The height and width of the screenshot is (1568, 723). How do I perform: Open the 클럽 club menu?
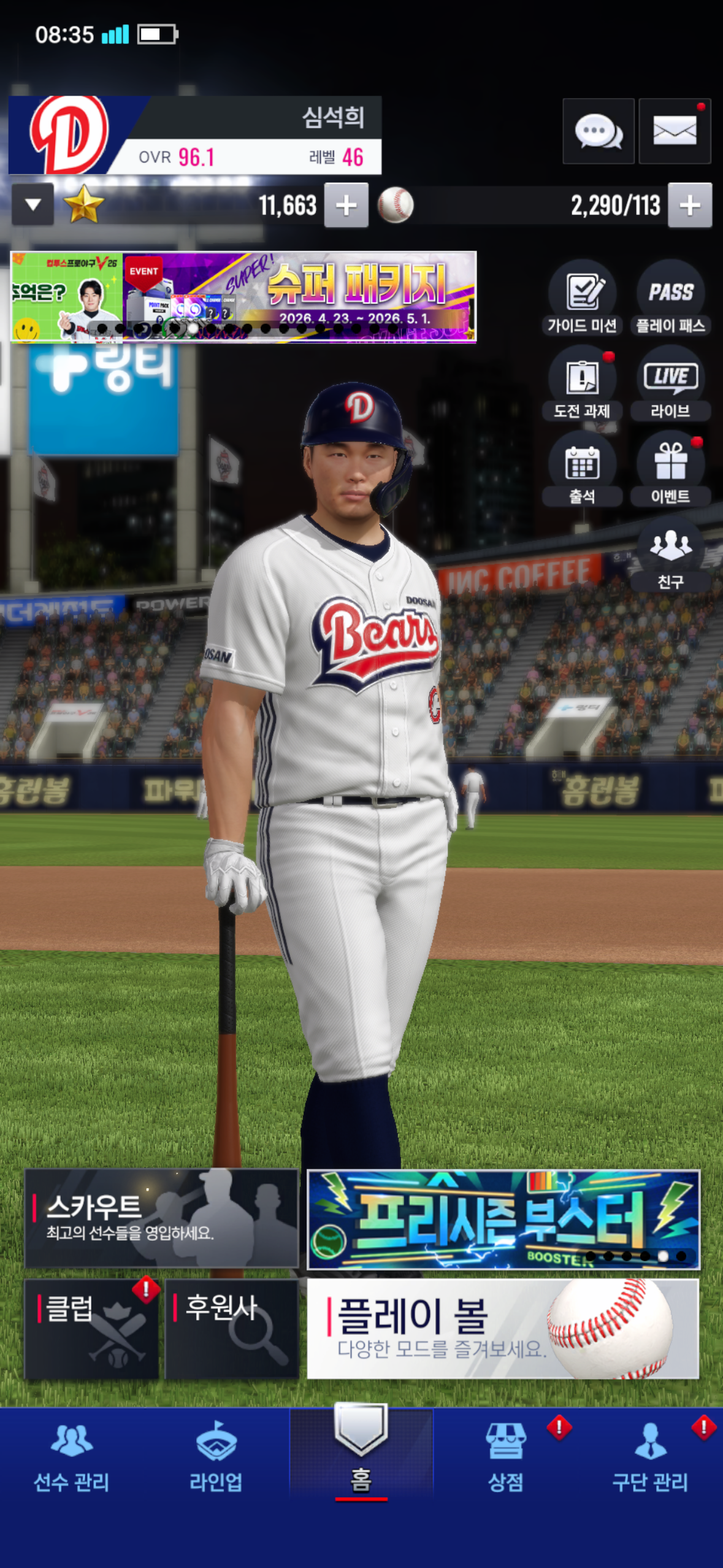click(x=91, y=1329)
